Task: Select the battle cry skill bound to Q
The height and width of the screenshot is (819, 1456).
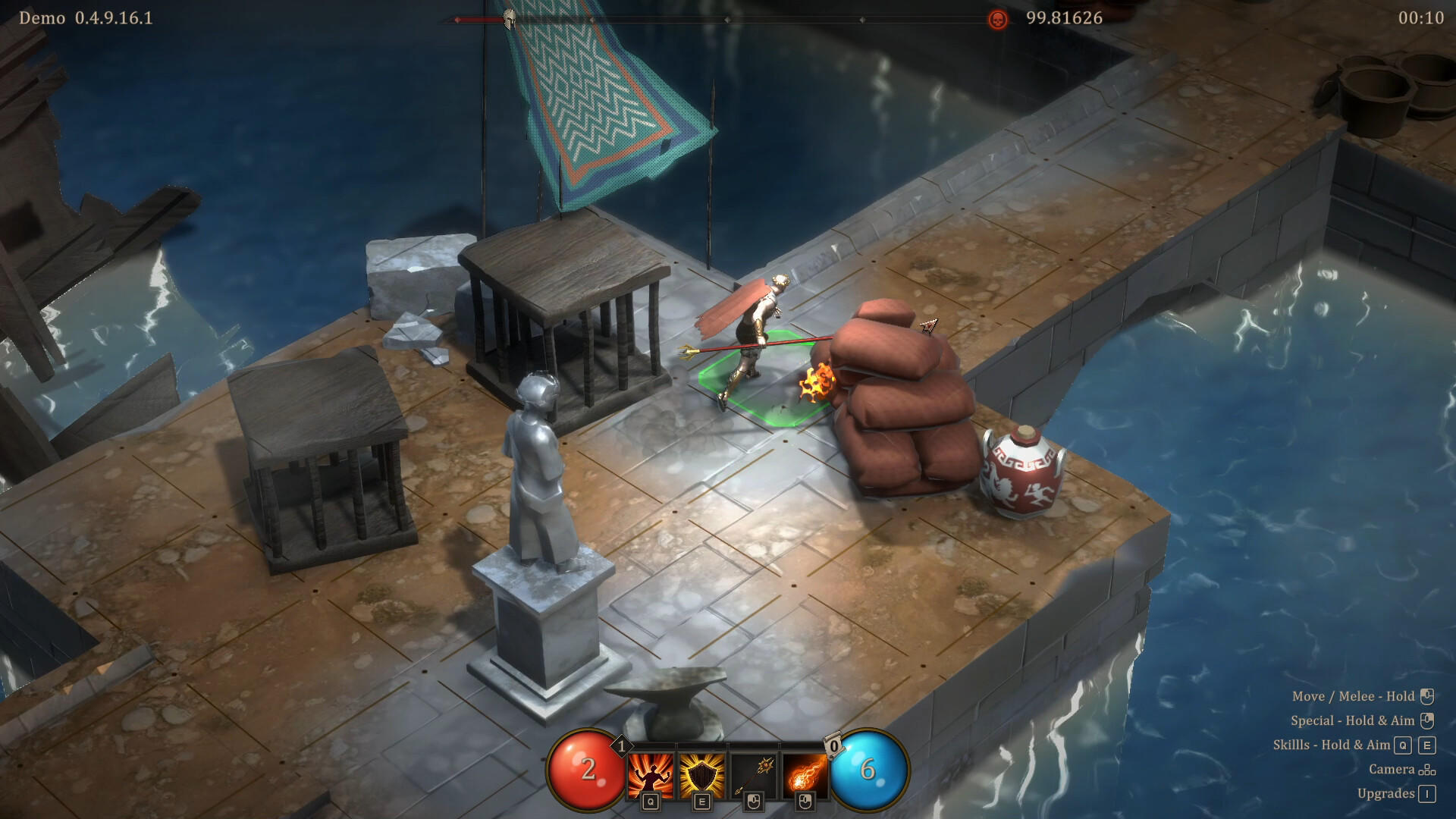Action: pos(650,775)
